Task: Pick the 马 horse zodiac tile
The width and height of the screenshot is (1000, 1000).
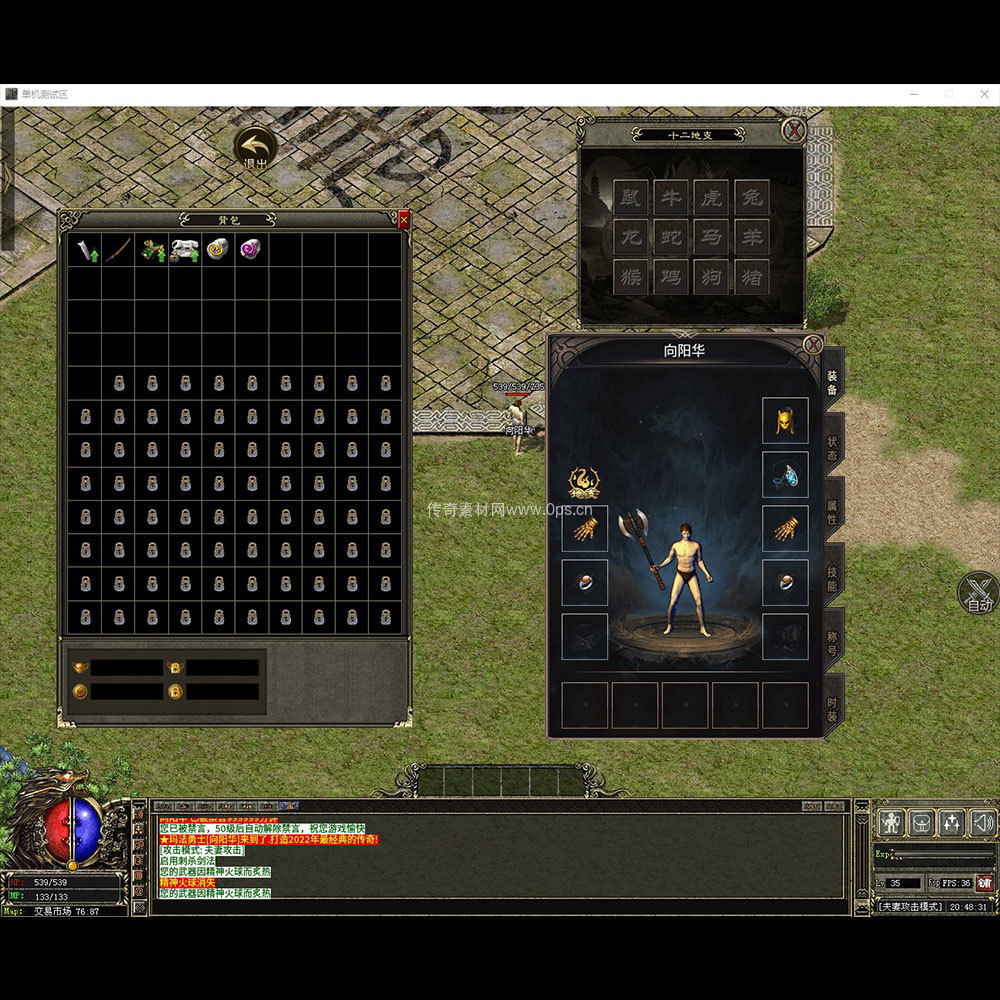Action: pos(711,237)
